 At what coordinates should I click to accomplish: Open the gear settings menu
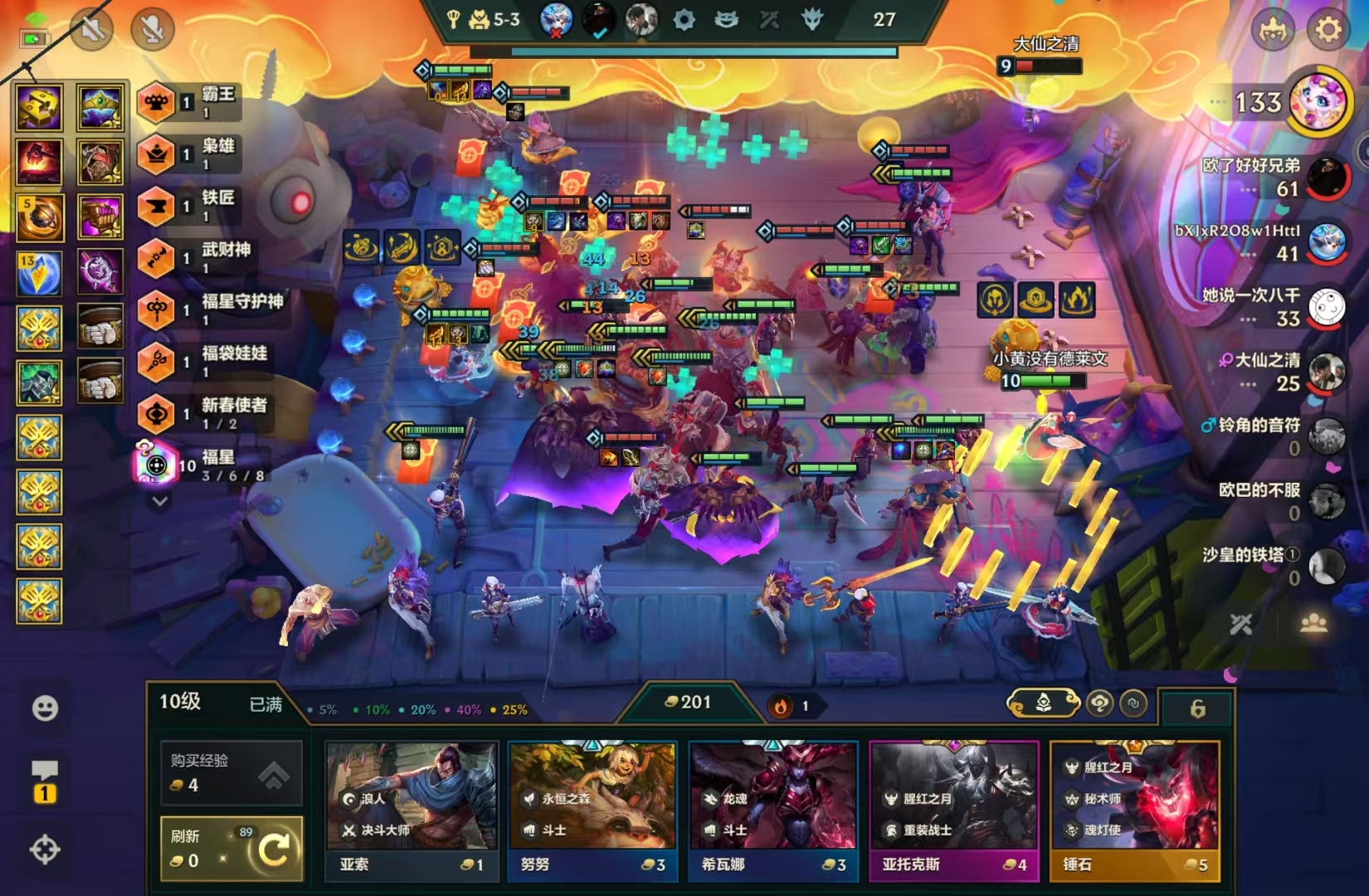pos(1328,30)
